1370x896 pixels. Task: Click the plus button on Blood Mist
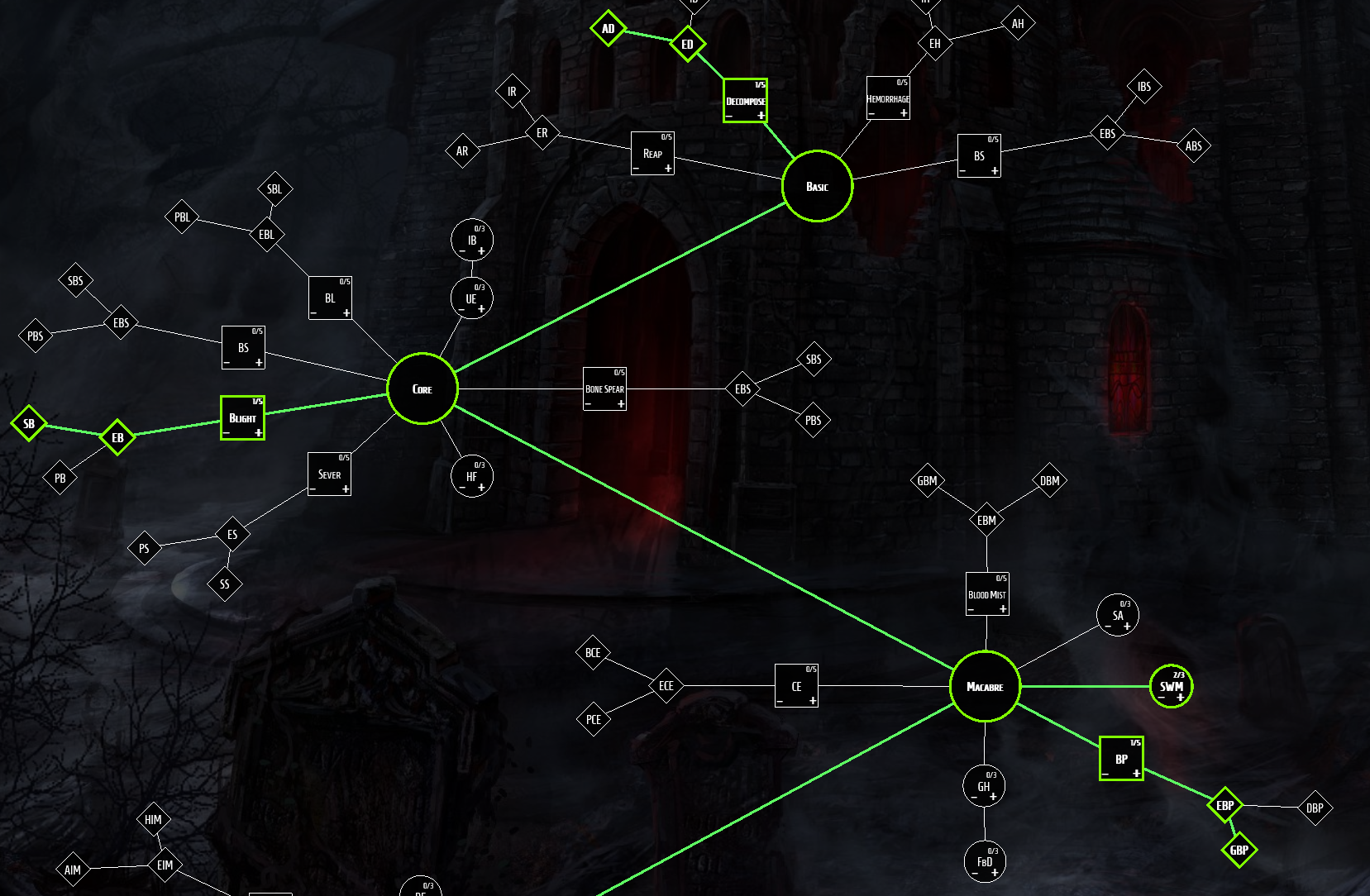point(1004,608)
